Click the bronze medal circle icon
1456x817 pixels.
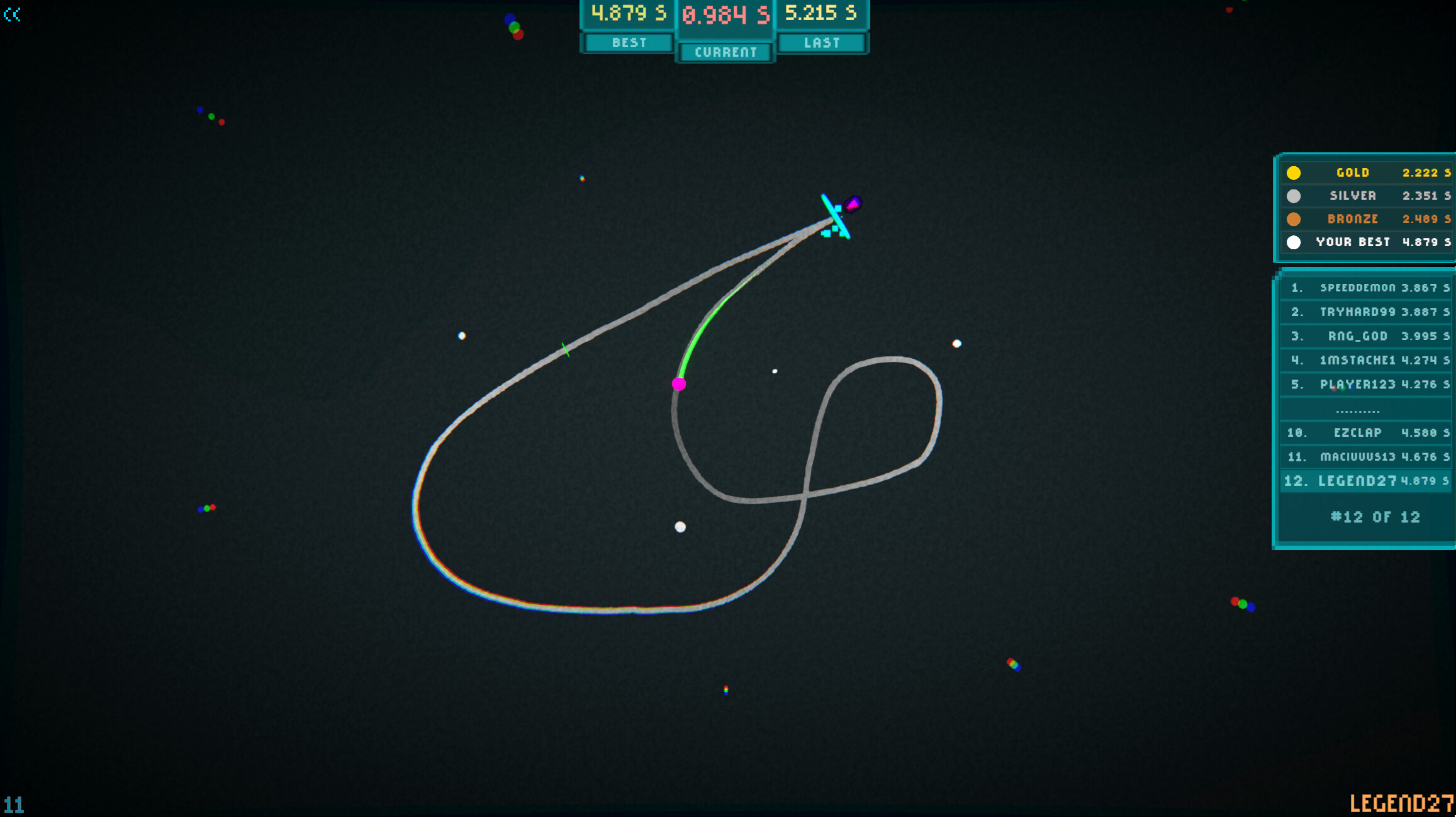(x=1295, y=218)
